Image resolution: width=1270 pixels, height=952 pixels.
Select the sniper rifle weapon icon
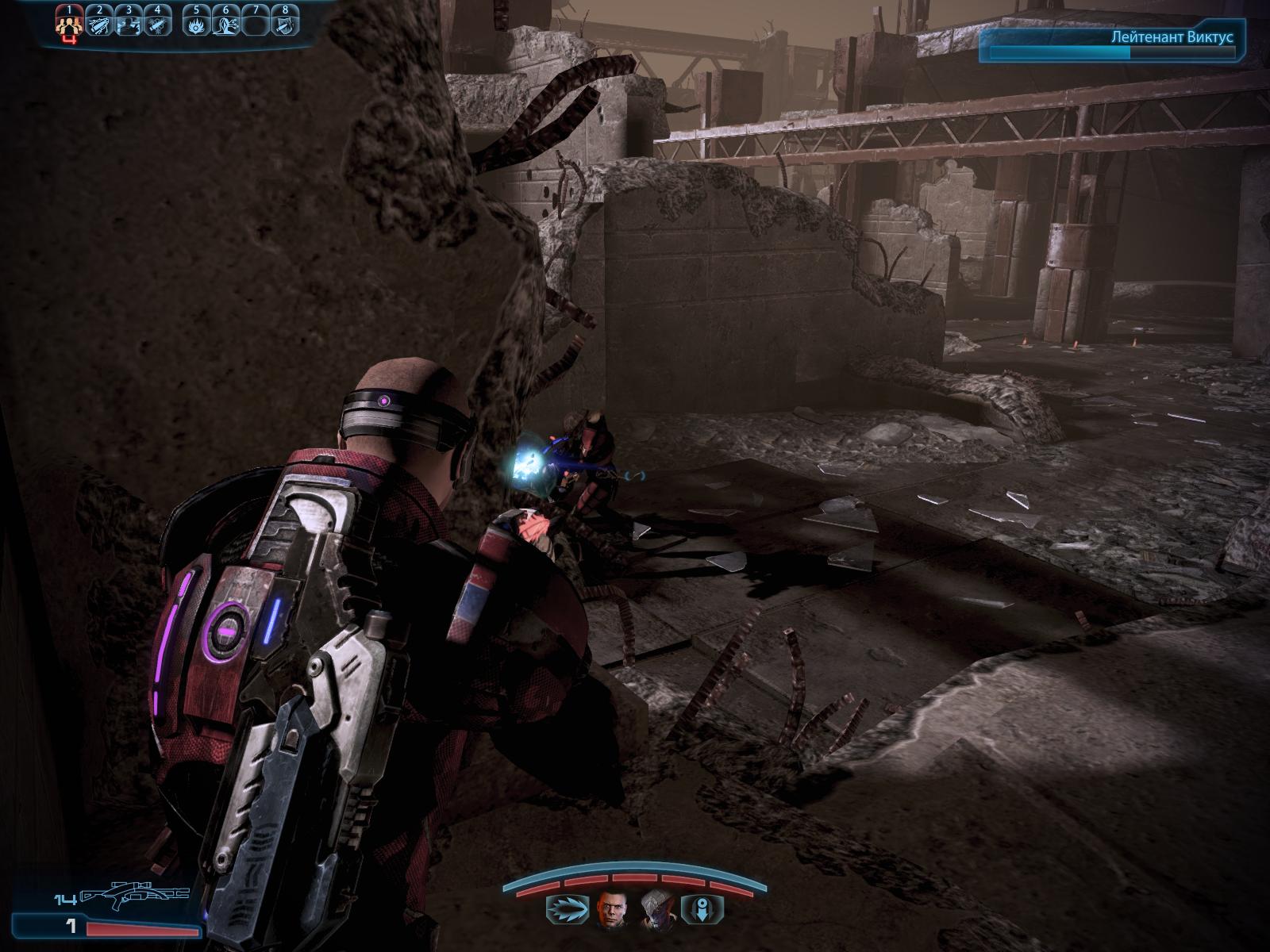pos(133,896)
